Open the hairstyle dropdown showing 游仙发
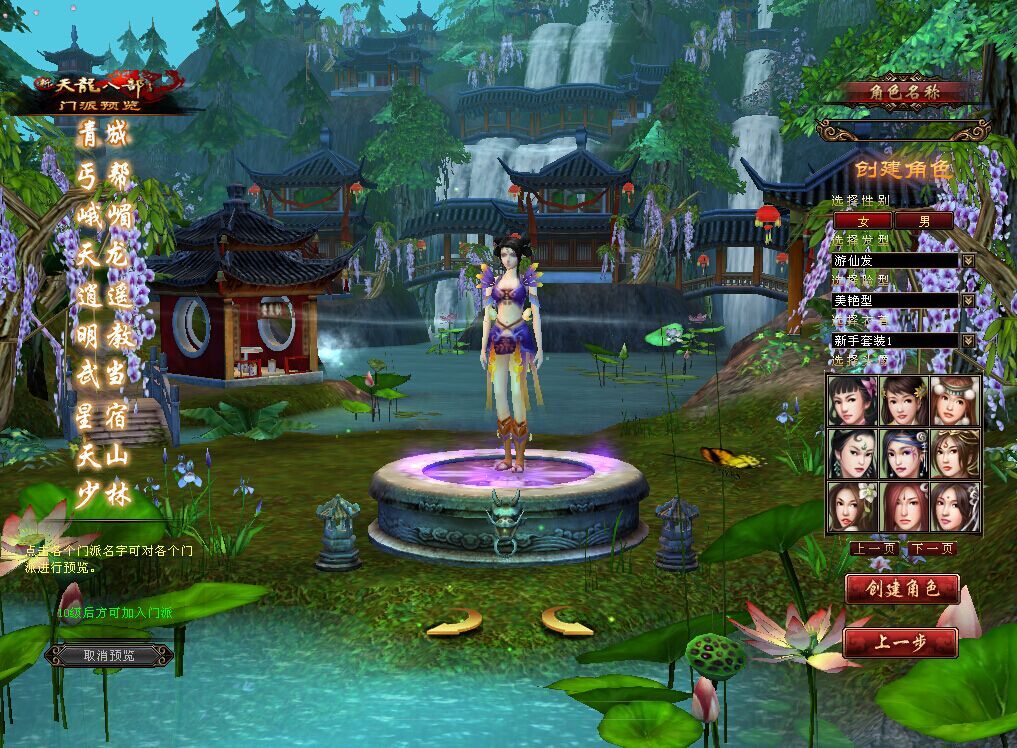The height and width of the screenshot is (748, 1017). (968, 260)
